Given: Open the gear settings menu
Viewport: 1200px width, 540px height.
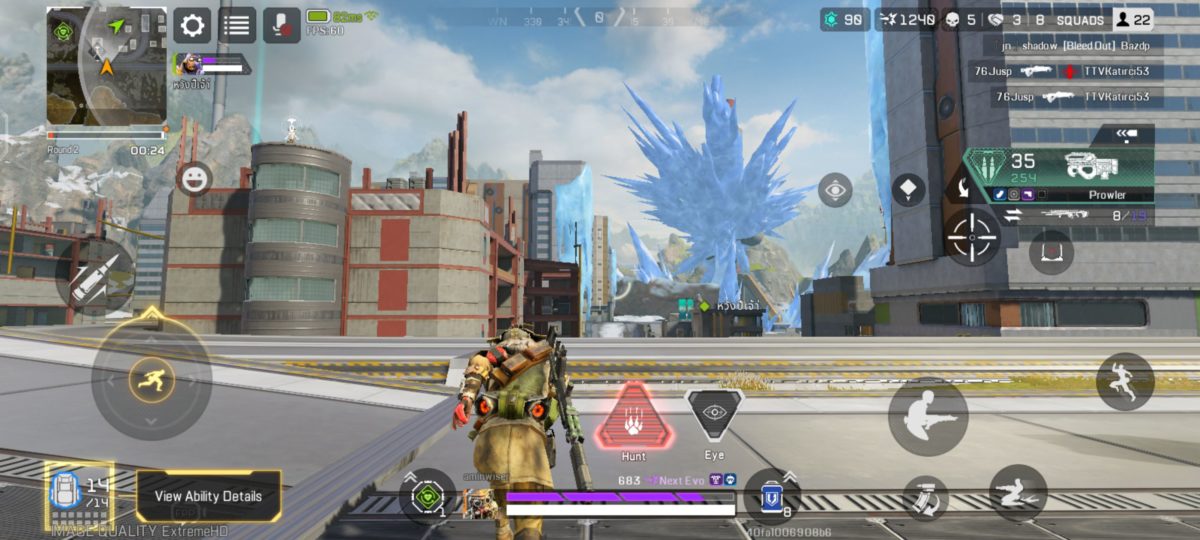Looking at the screenshot, I should click(x=192, y=25).
